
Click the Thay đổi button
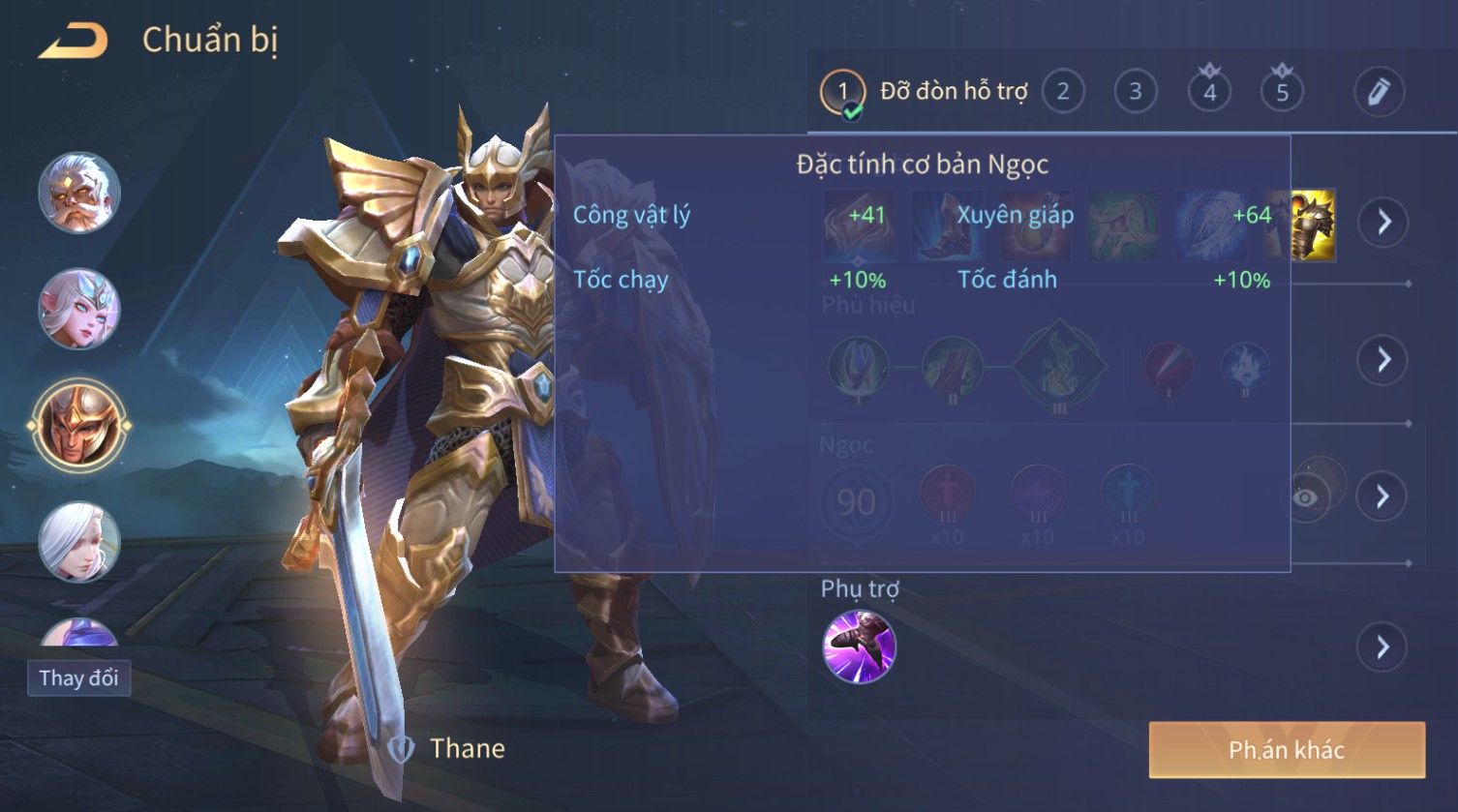78,677
